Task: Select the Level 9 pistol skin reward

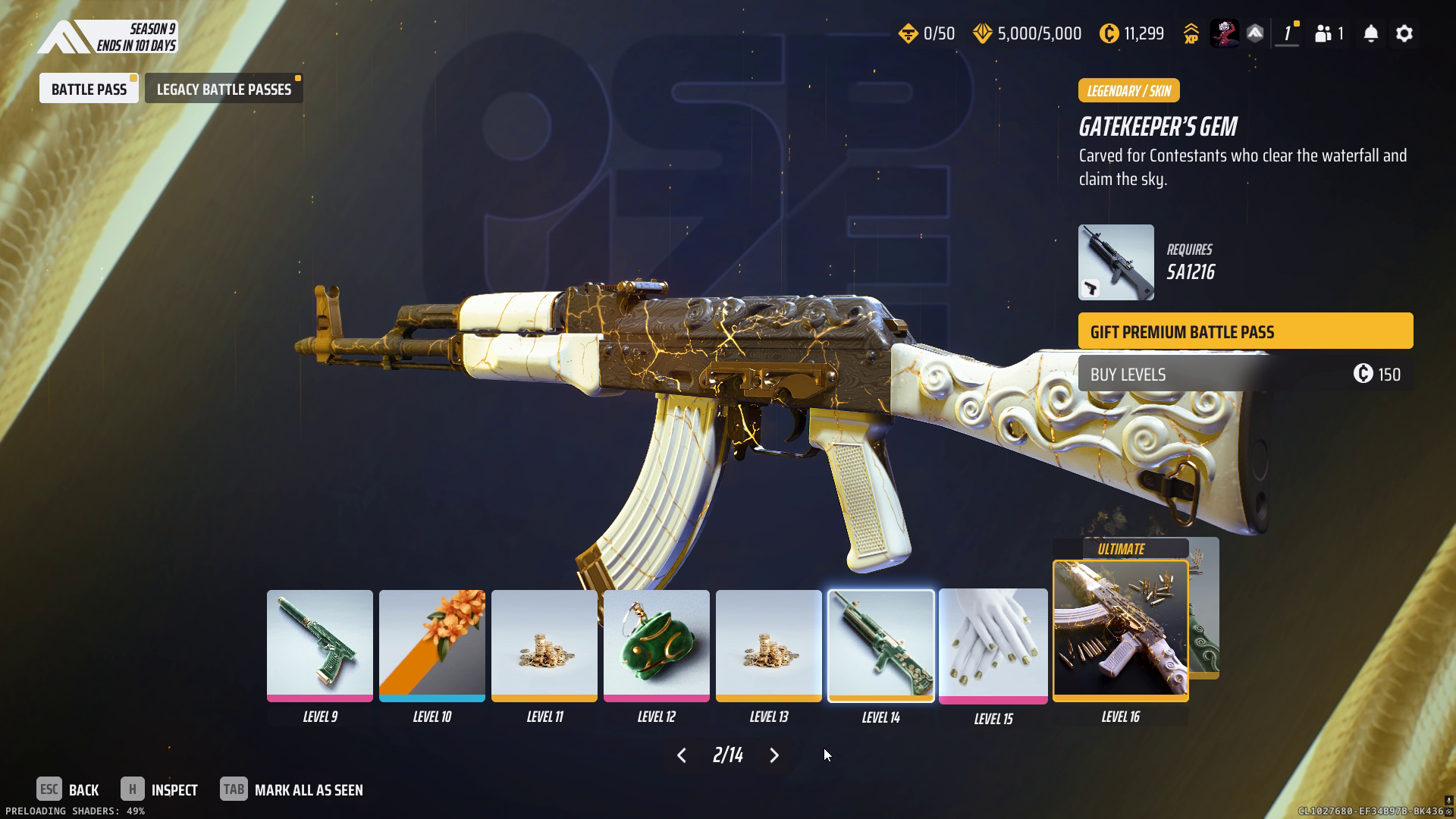Action: (320, 645)
